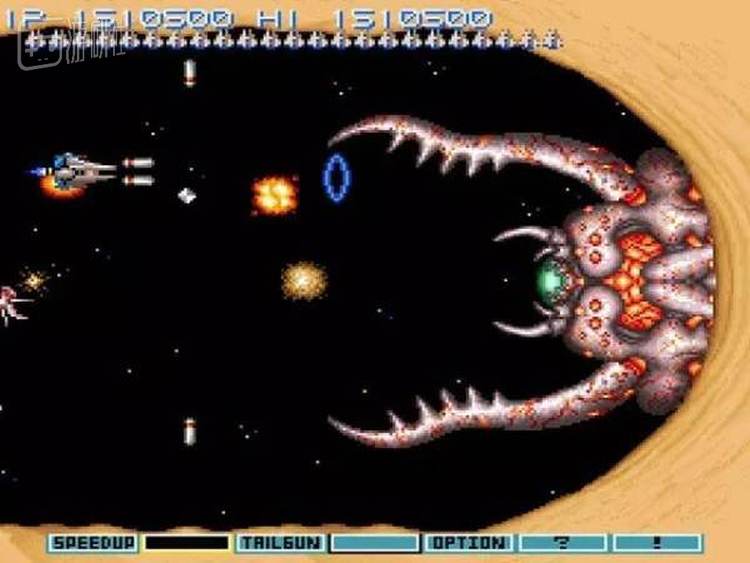The image size is (750, 563).
Task: Select the SPEEDUP power-up slot
Action: [93, 543]
